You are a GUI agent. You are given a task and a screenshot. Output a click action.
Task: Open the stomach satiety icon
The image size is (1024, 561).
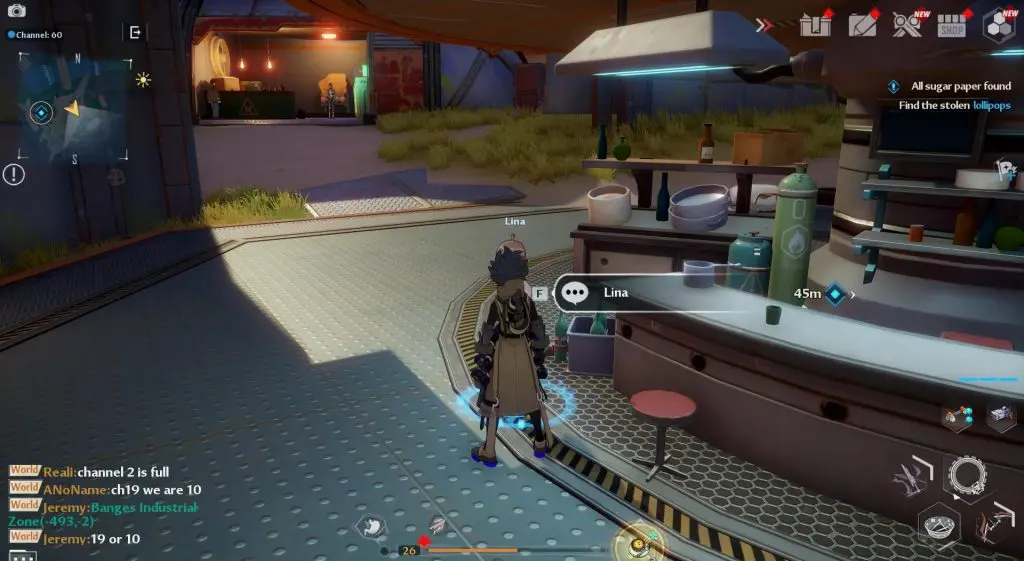click(371, 525)
